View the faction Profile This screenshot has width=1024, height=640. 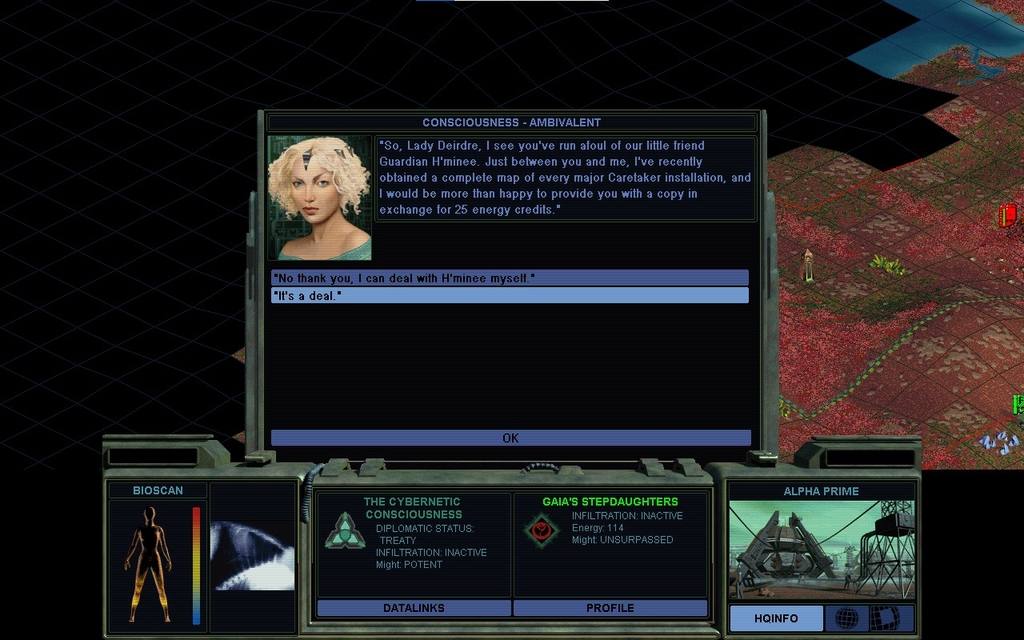tap(610, 608)
